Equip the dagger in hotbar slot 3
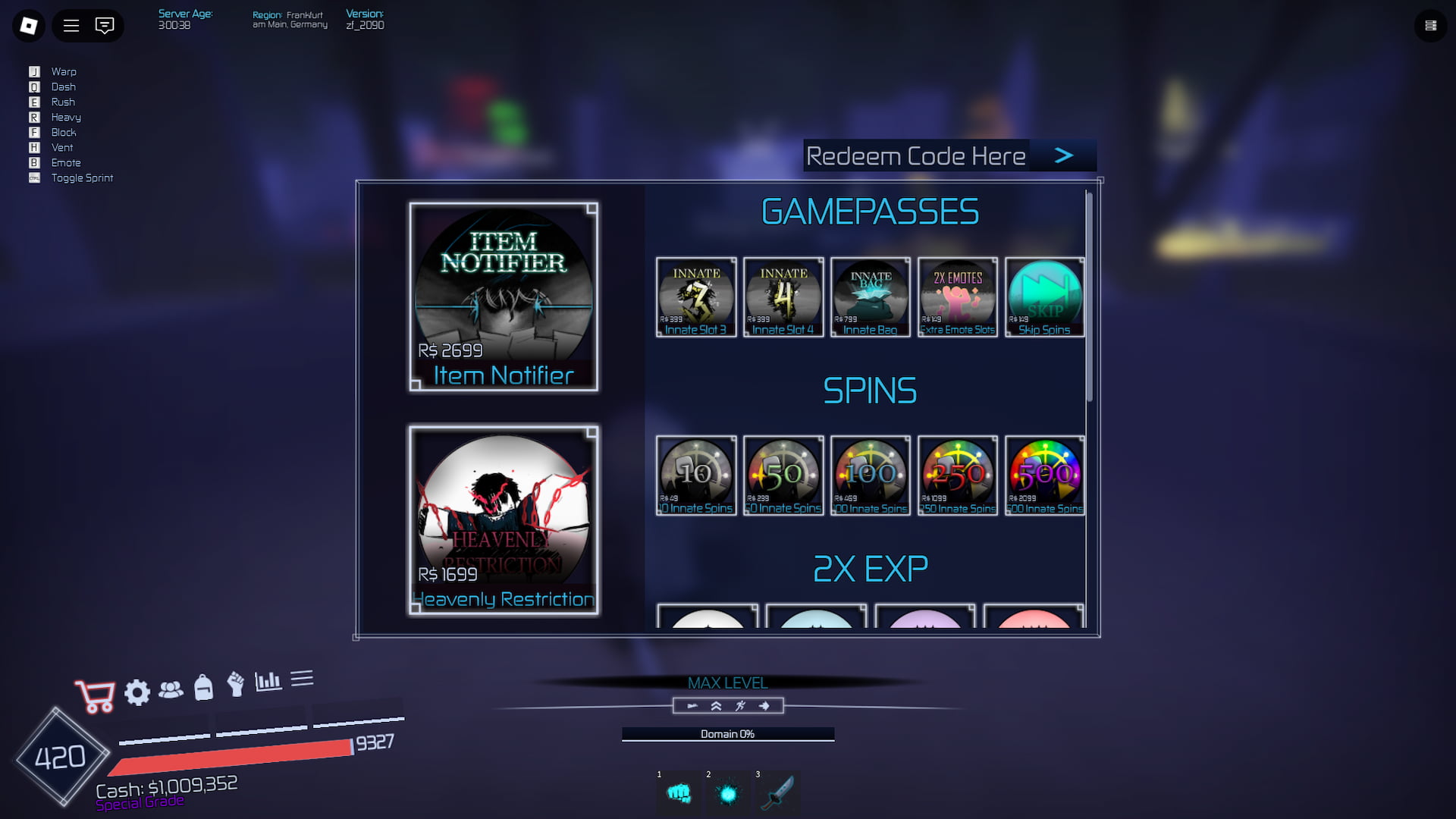1456x819 pixels. 777,793
